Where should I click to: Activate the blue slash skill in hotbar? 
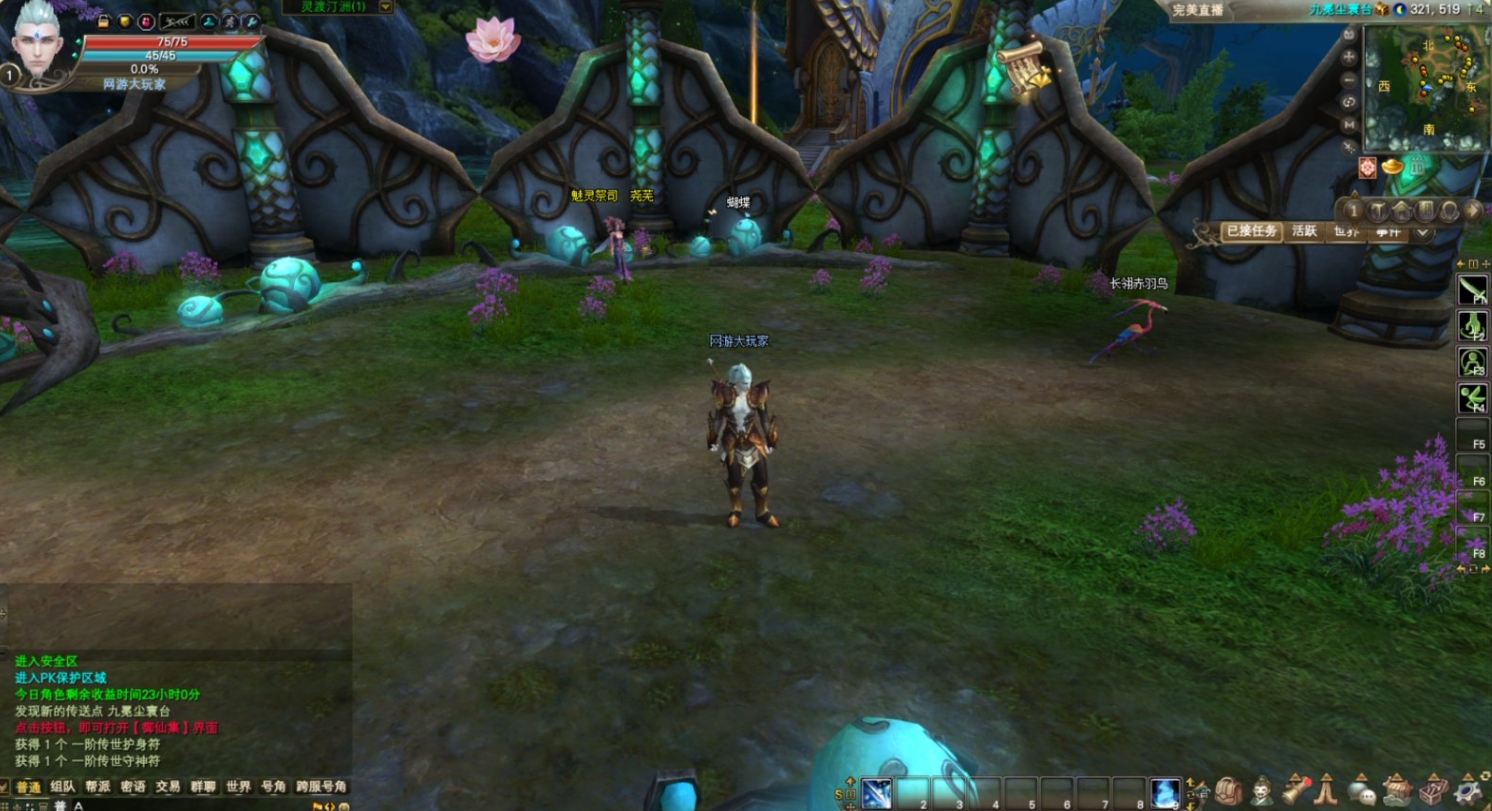pos(877,793)
